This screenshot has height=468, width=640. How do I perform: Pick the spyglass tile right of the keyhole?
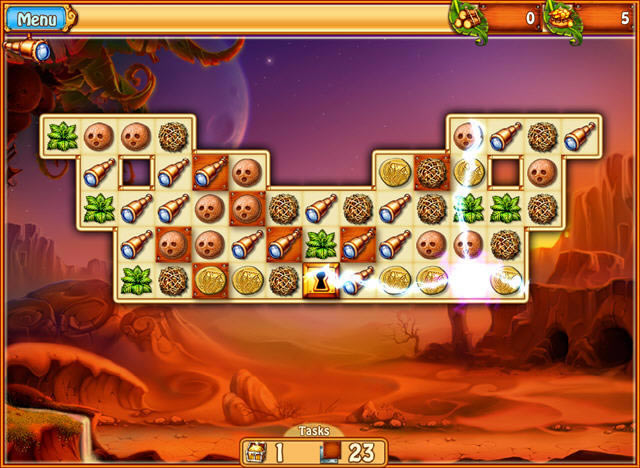point(358,281)
